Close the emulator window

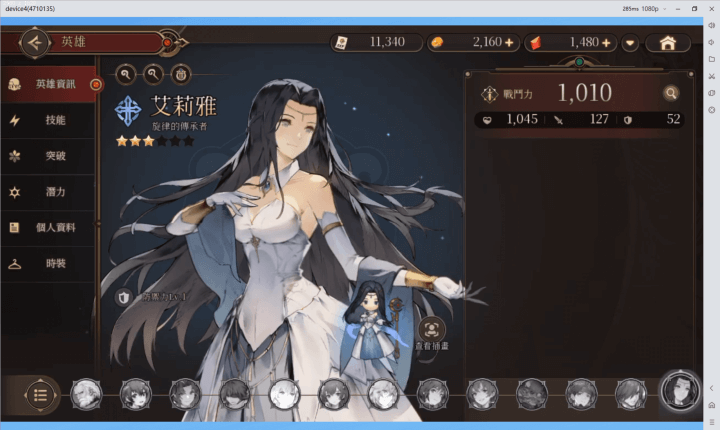pyautogui.click(x=710, y=8)
